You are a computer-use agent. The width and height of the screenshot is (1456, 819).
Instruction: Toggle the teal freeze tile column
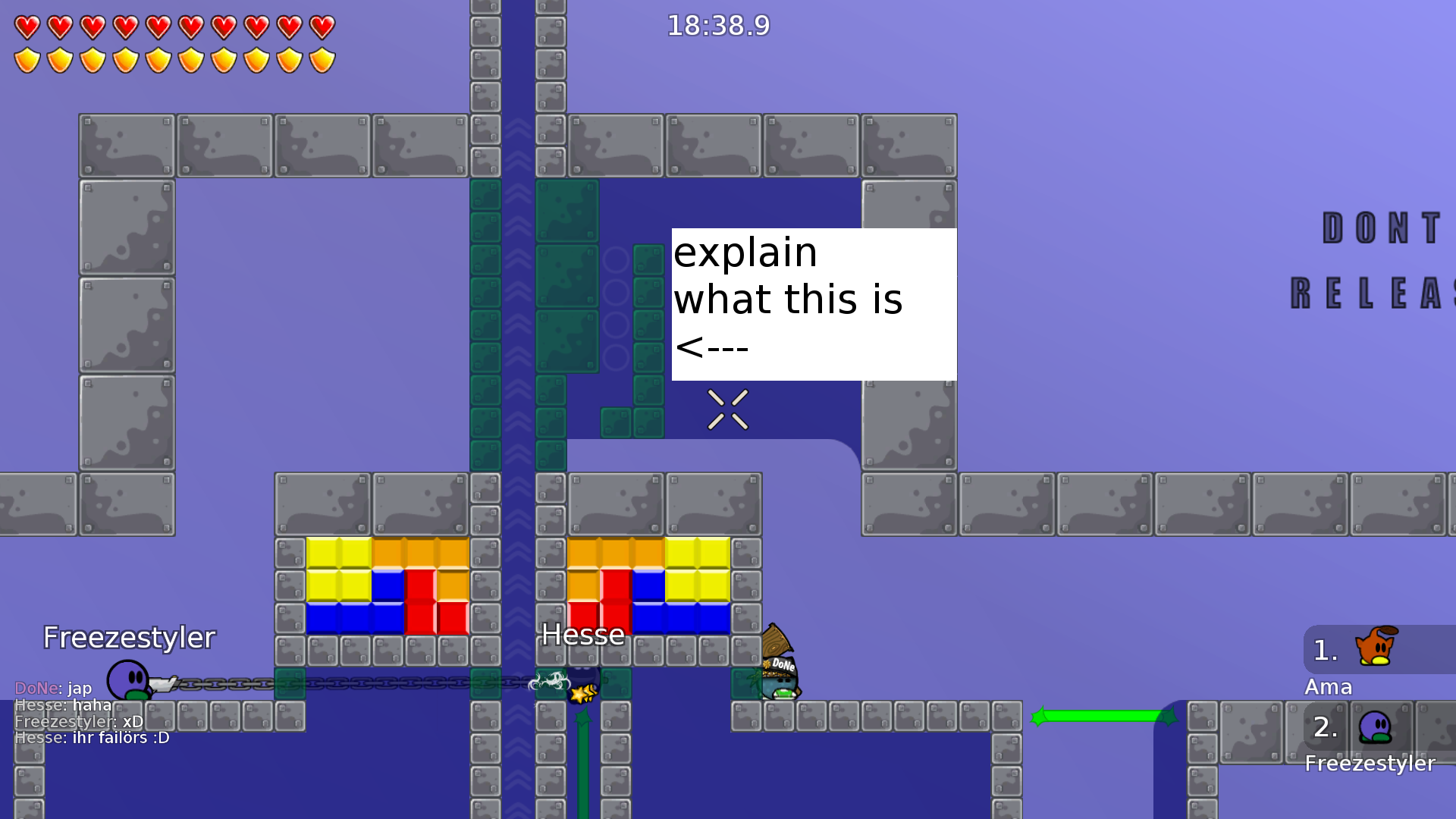point(485,318)
